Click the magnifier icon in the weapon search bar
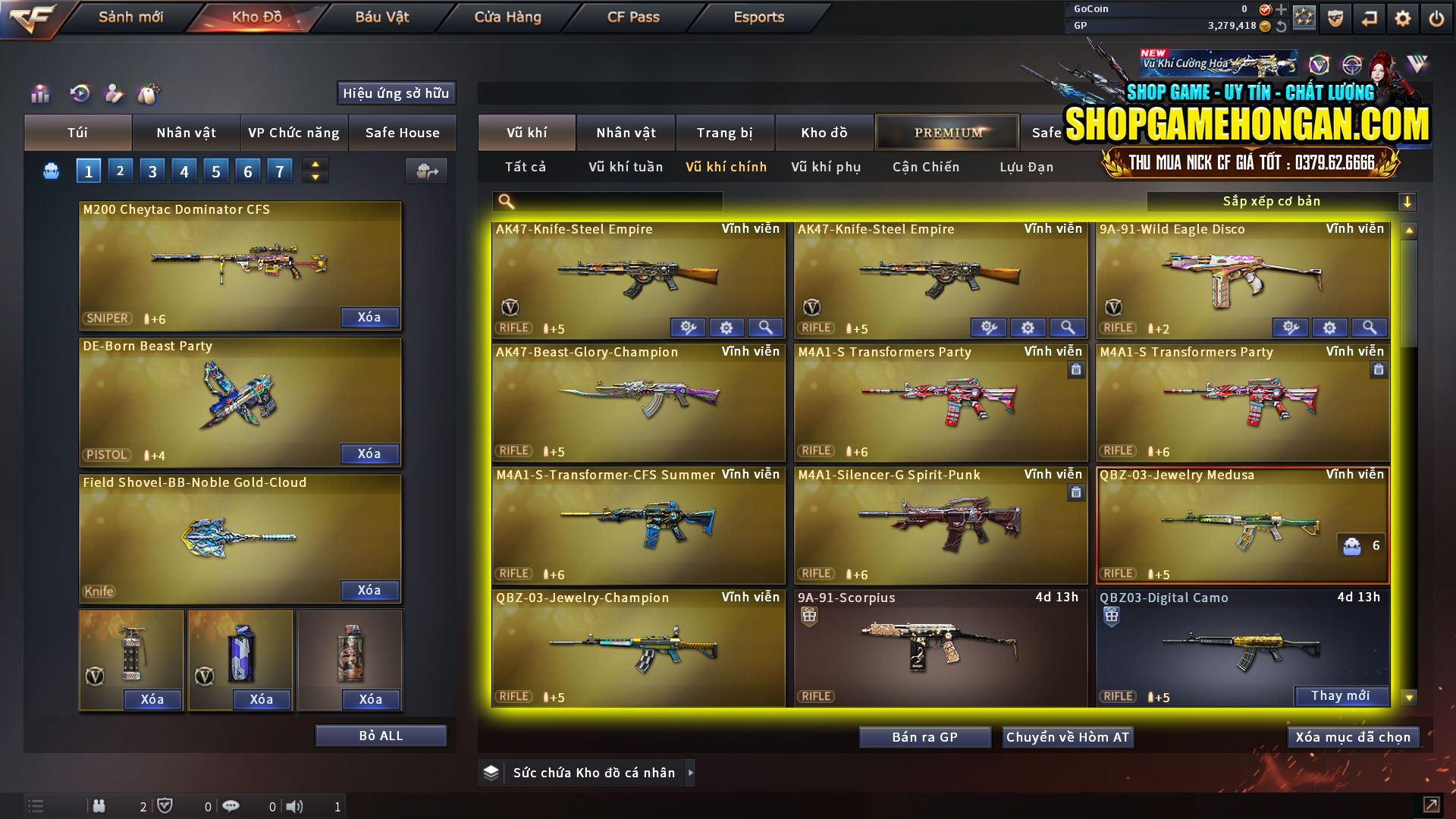Screen dimensions: 1456x819 pos(504,201)
